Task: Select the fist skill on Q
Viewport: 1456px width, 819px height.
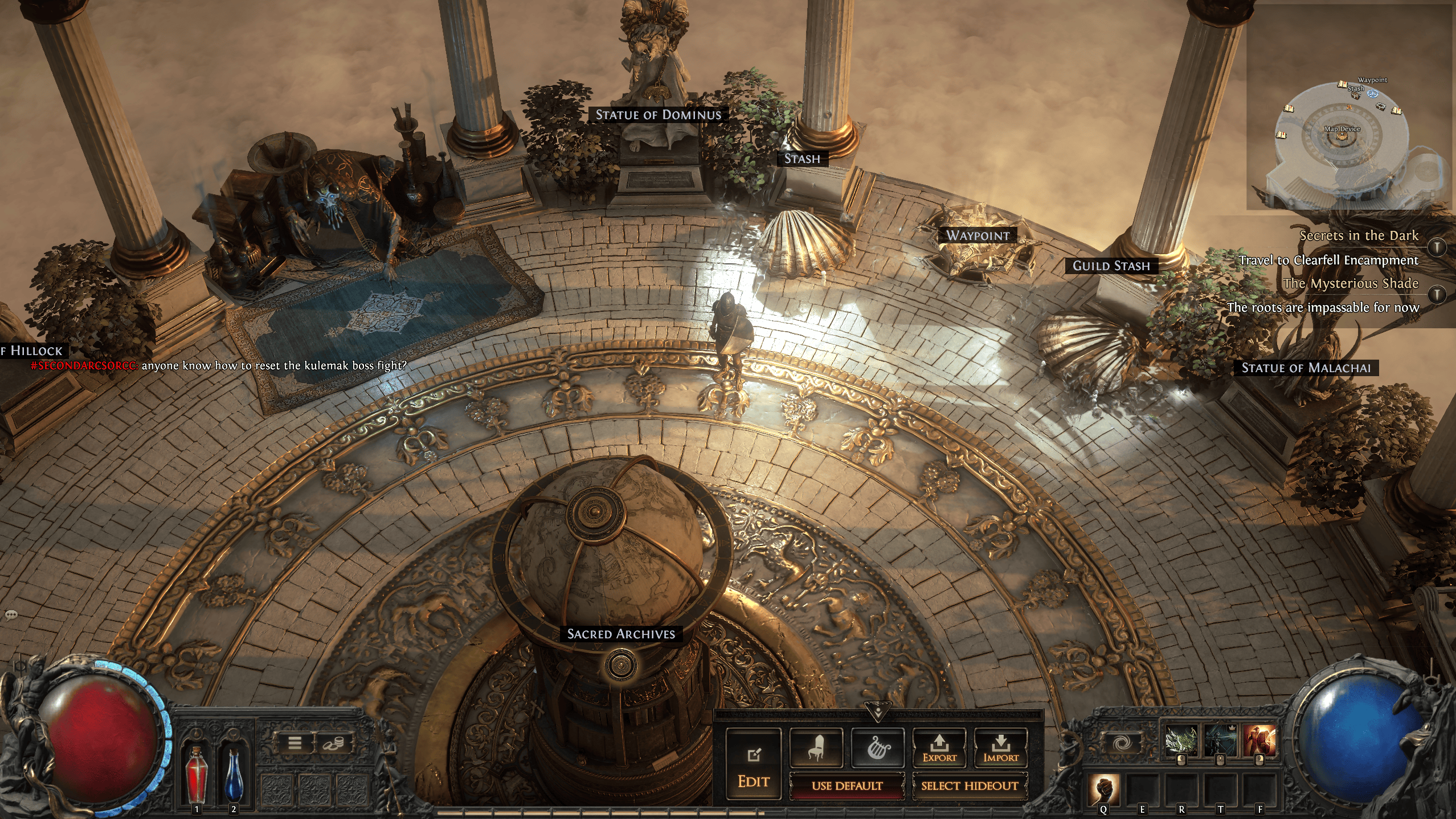Action: [x=1103, y=789]
